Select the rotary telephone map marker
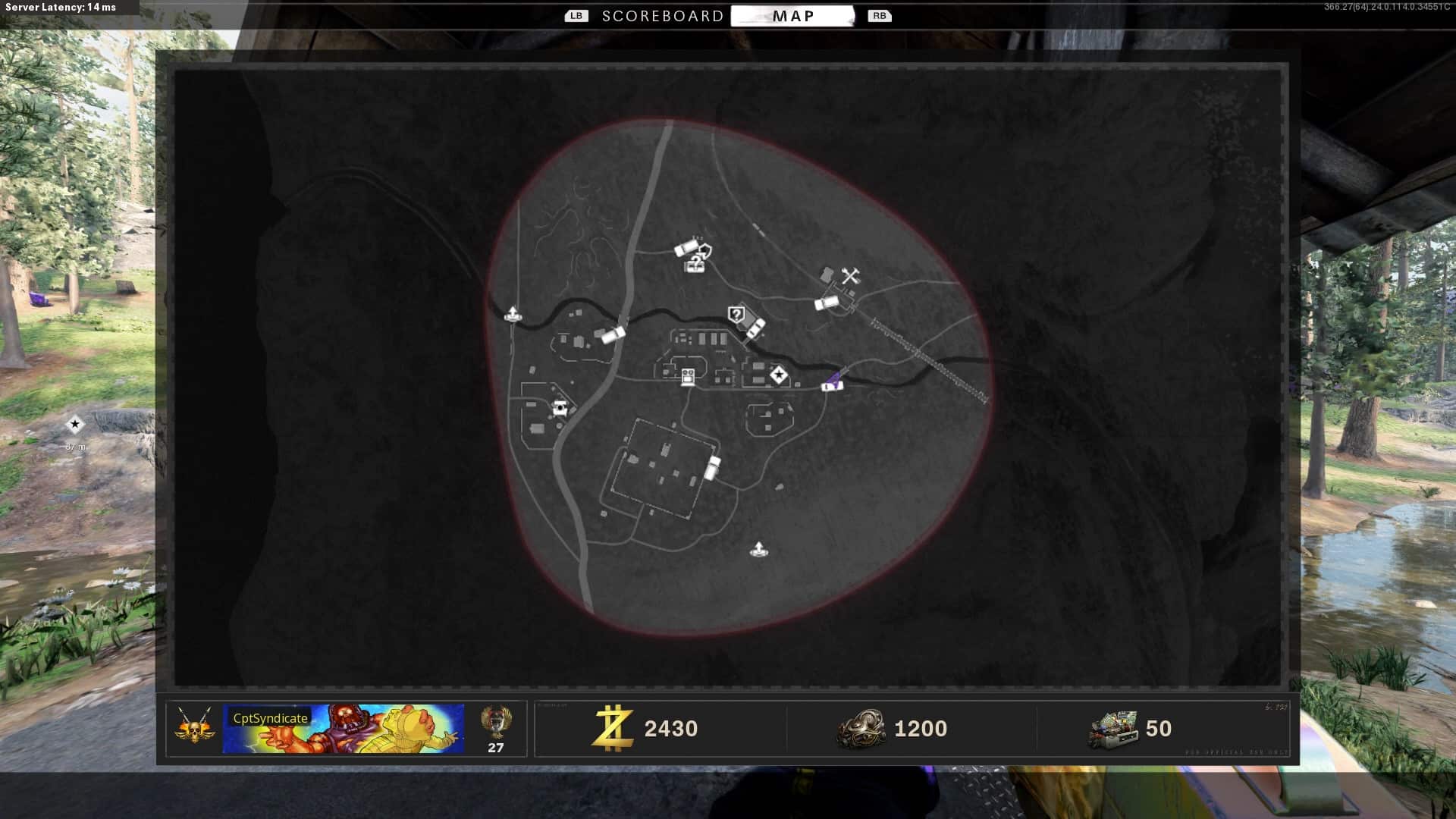 click(x=560, y=408)
